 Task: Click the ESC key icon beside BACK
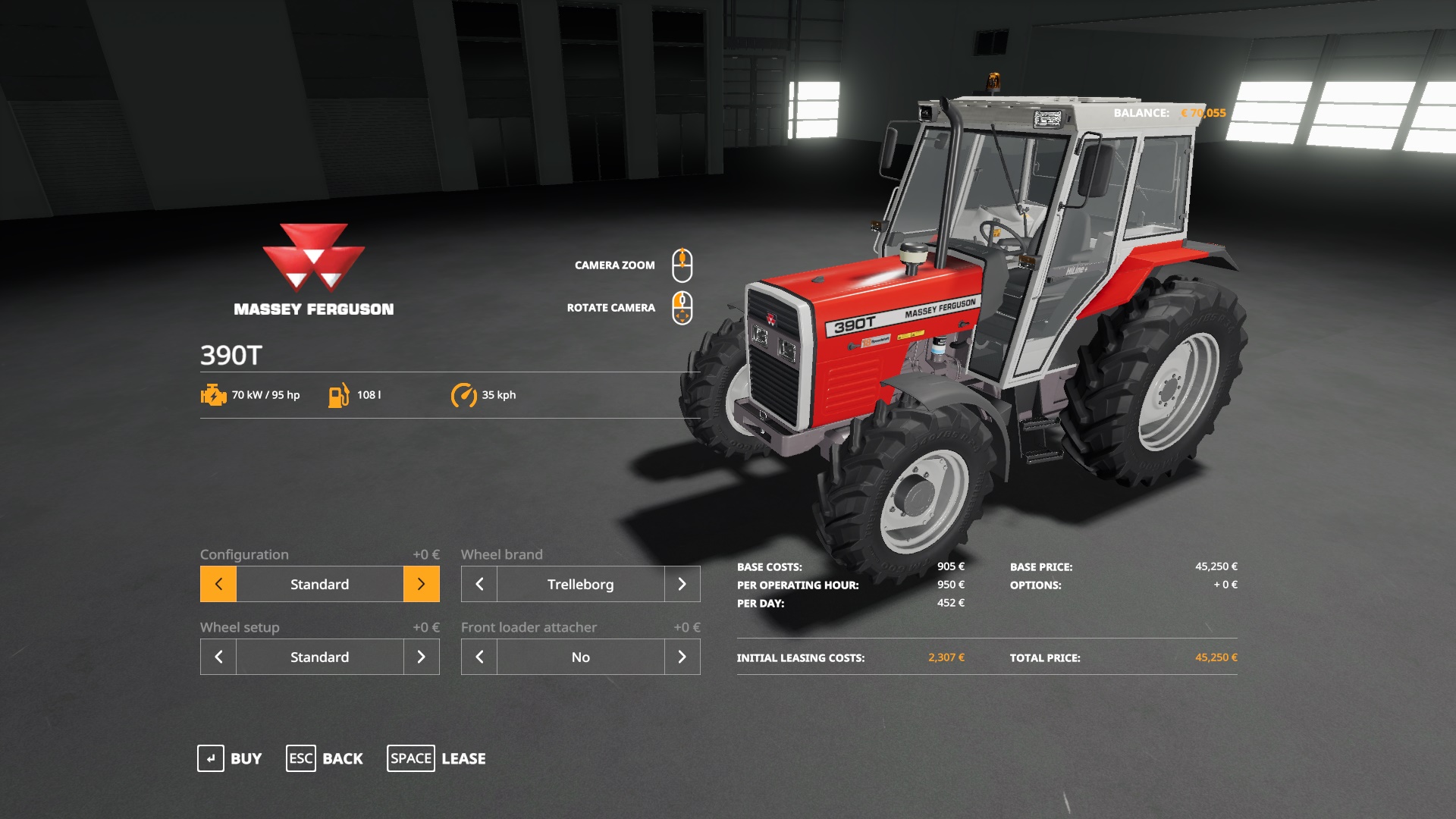click(300, 758)
